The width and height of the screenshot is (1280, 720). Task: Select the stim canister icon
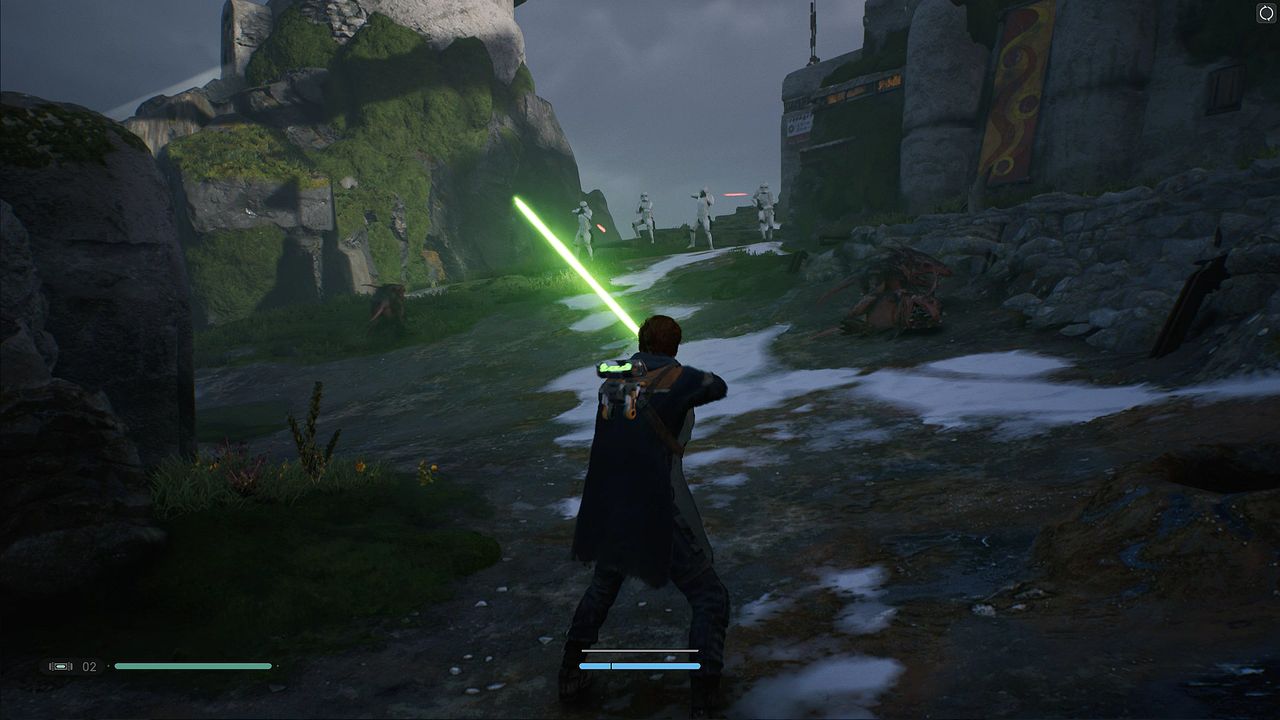tap(61, 666)
